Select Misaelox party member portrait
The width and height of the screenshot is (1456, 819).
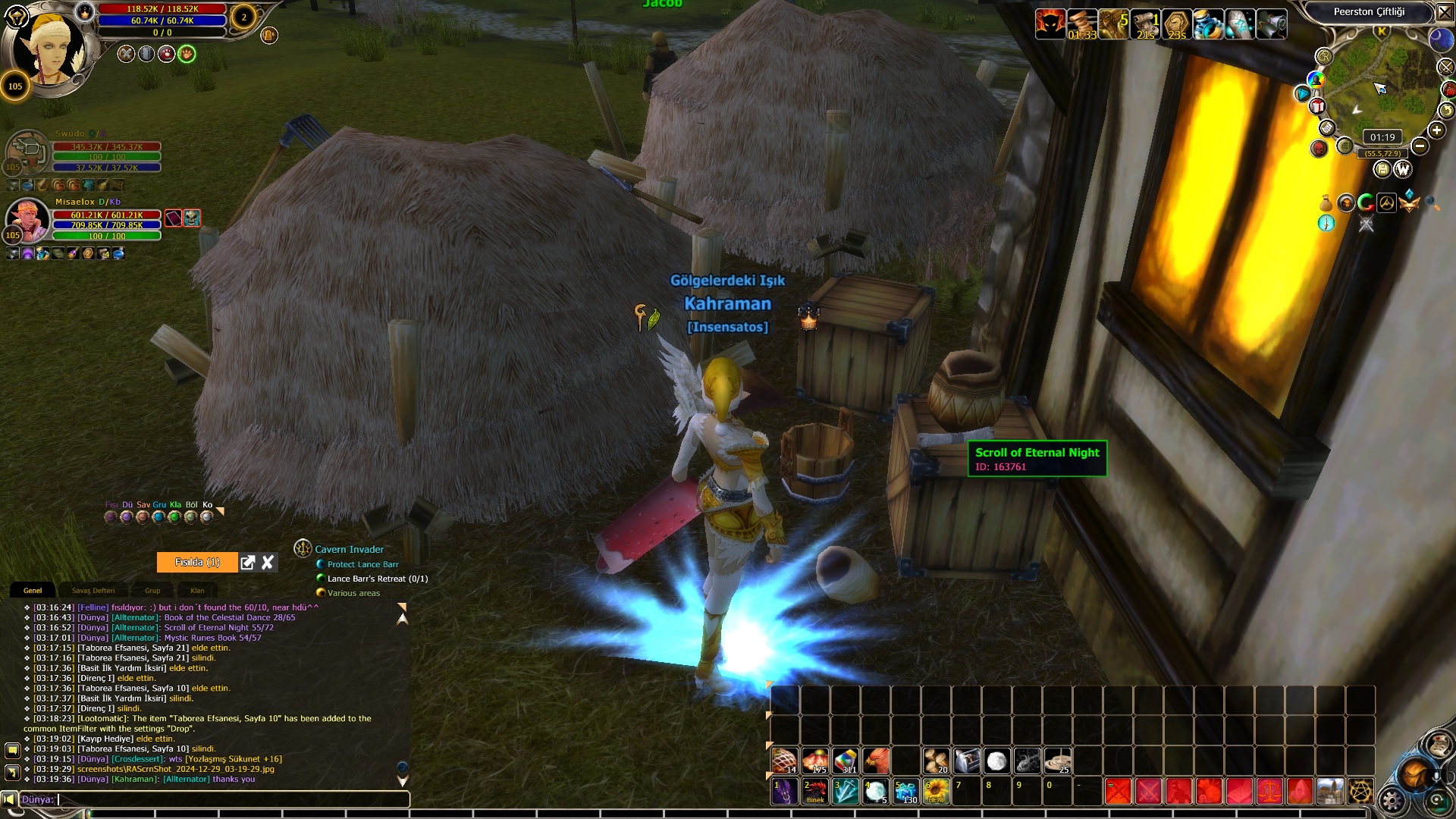tap(27, 220)
